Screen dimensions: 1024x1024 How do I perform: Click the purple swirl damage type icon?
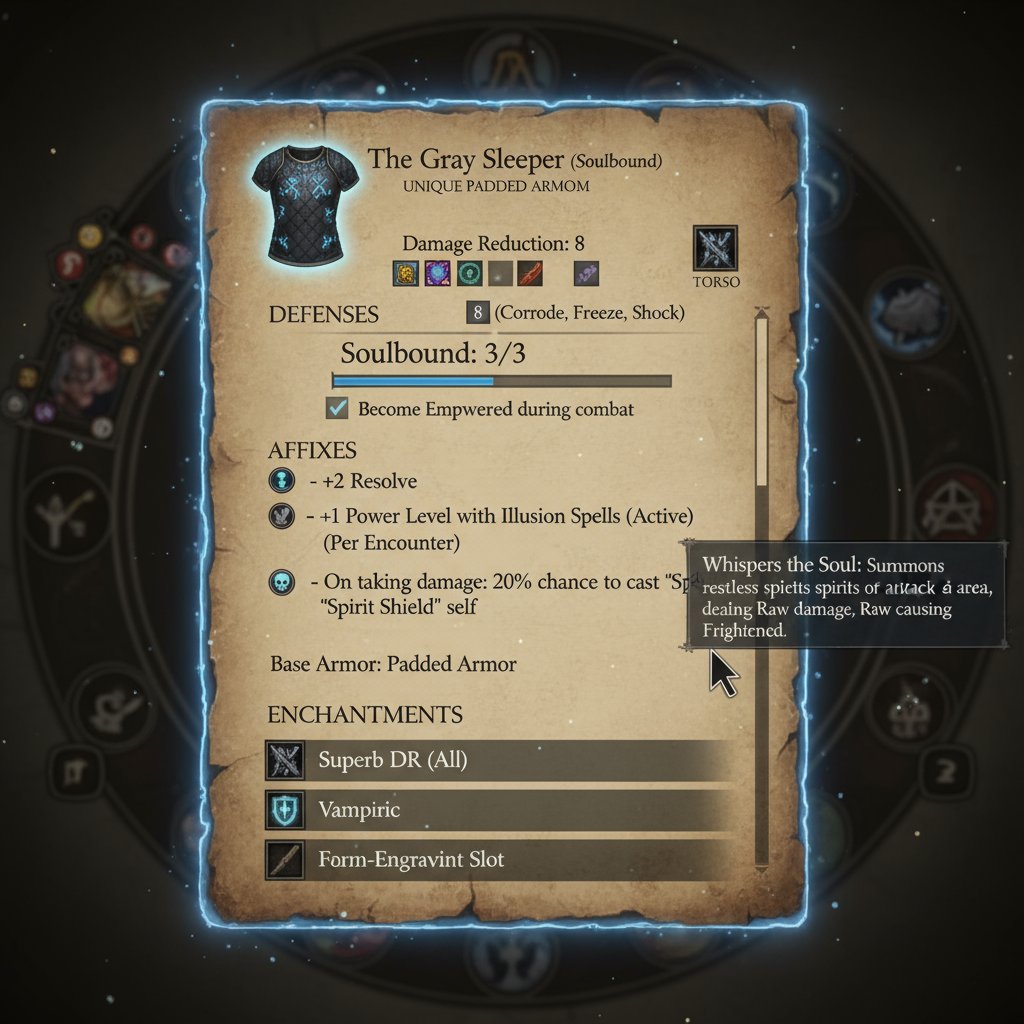pos(437,272)
